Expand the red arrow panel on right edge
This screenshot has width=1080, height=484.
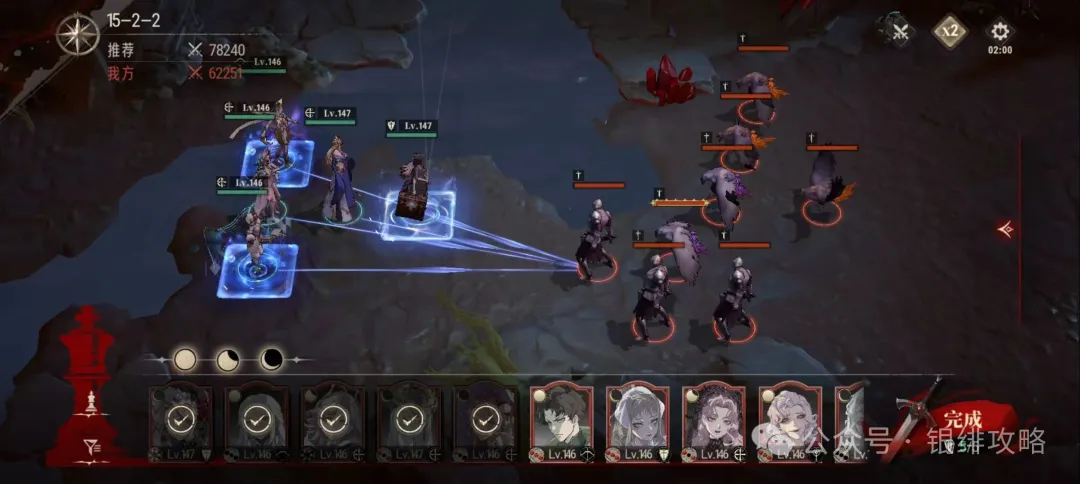pyautogui.click(x=1006, y=229)
